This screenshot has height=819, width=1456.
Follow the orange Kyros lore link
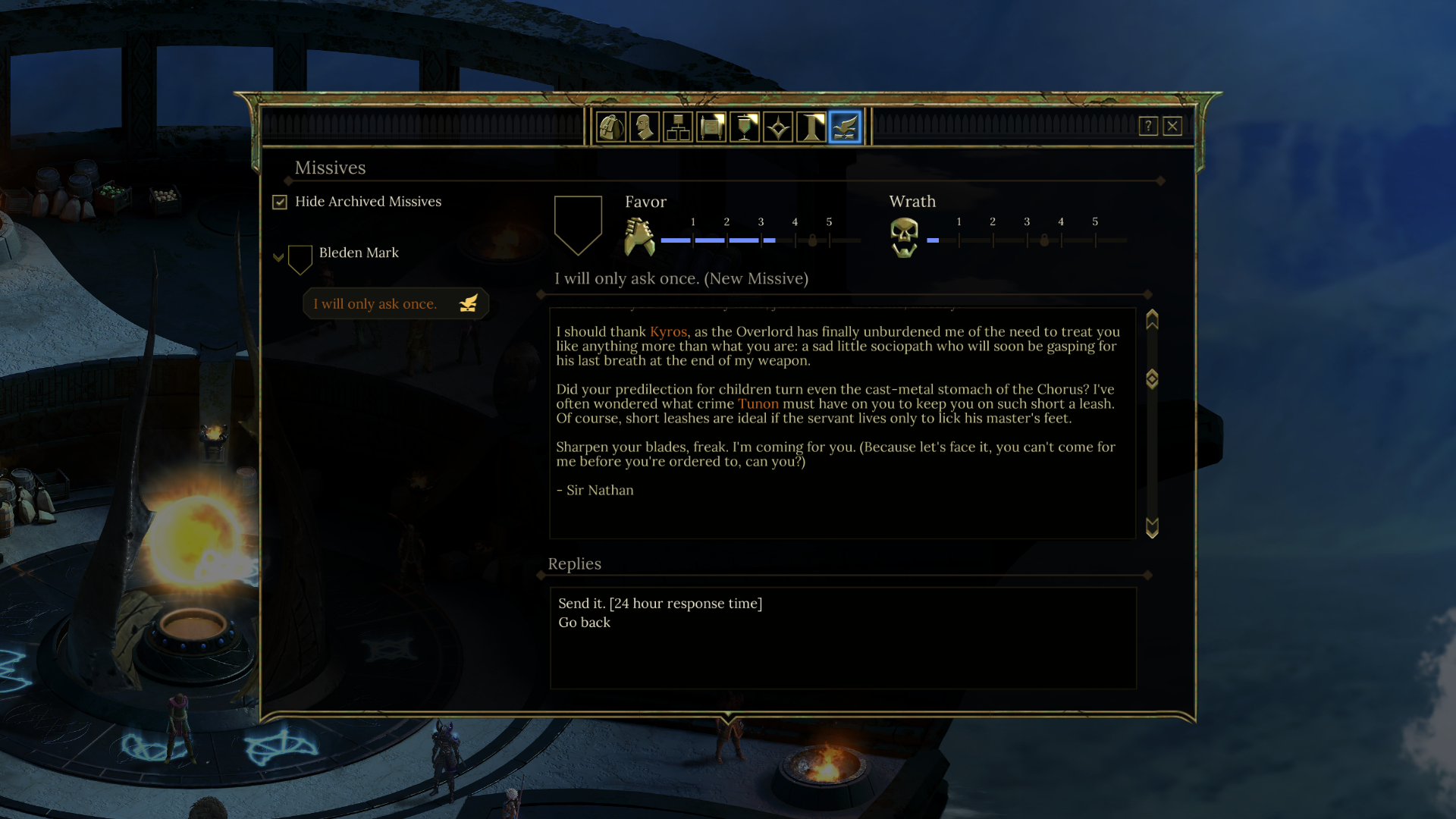pyautogui.click(x=668, y=331)
